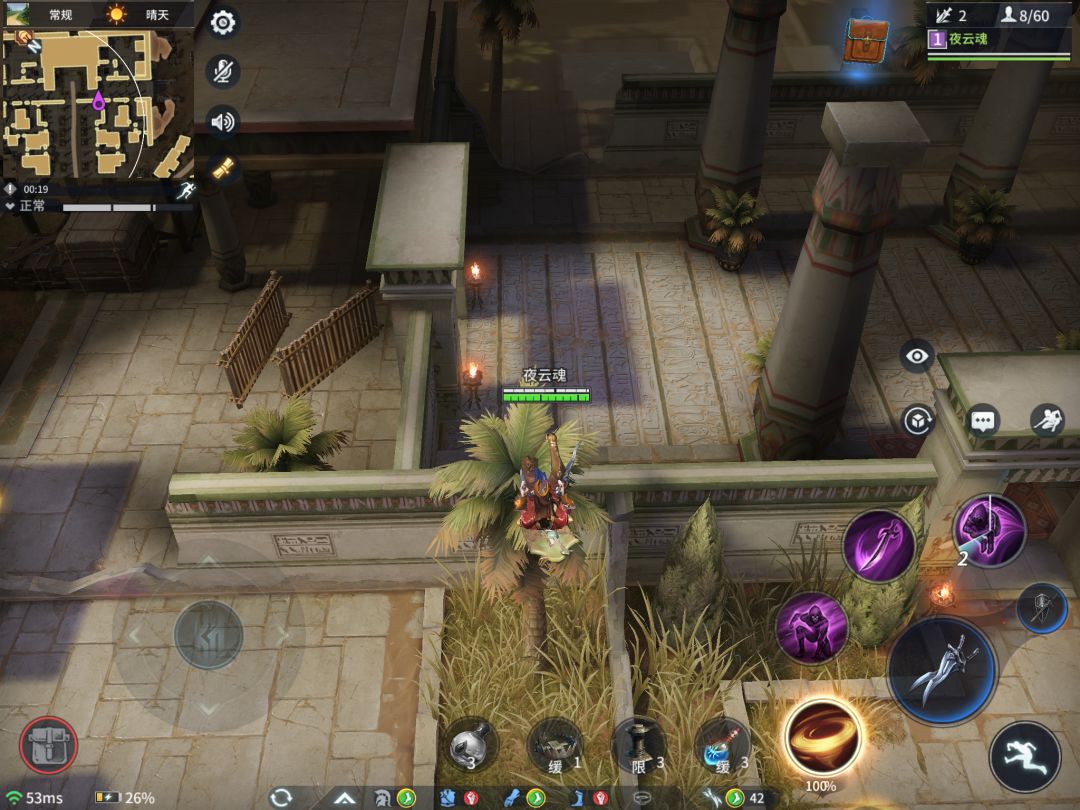
Task: Open the quick chat bubble
Action: (984, 420)
